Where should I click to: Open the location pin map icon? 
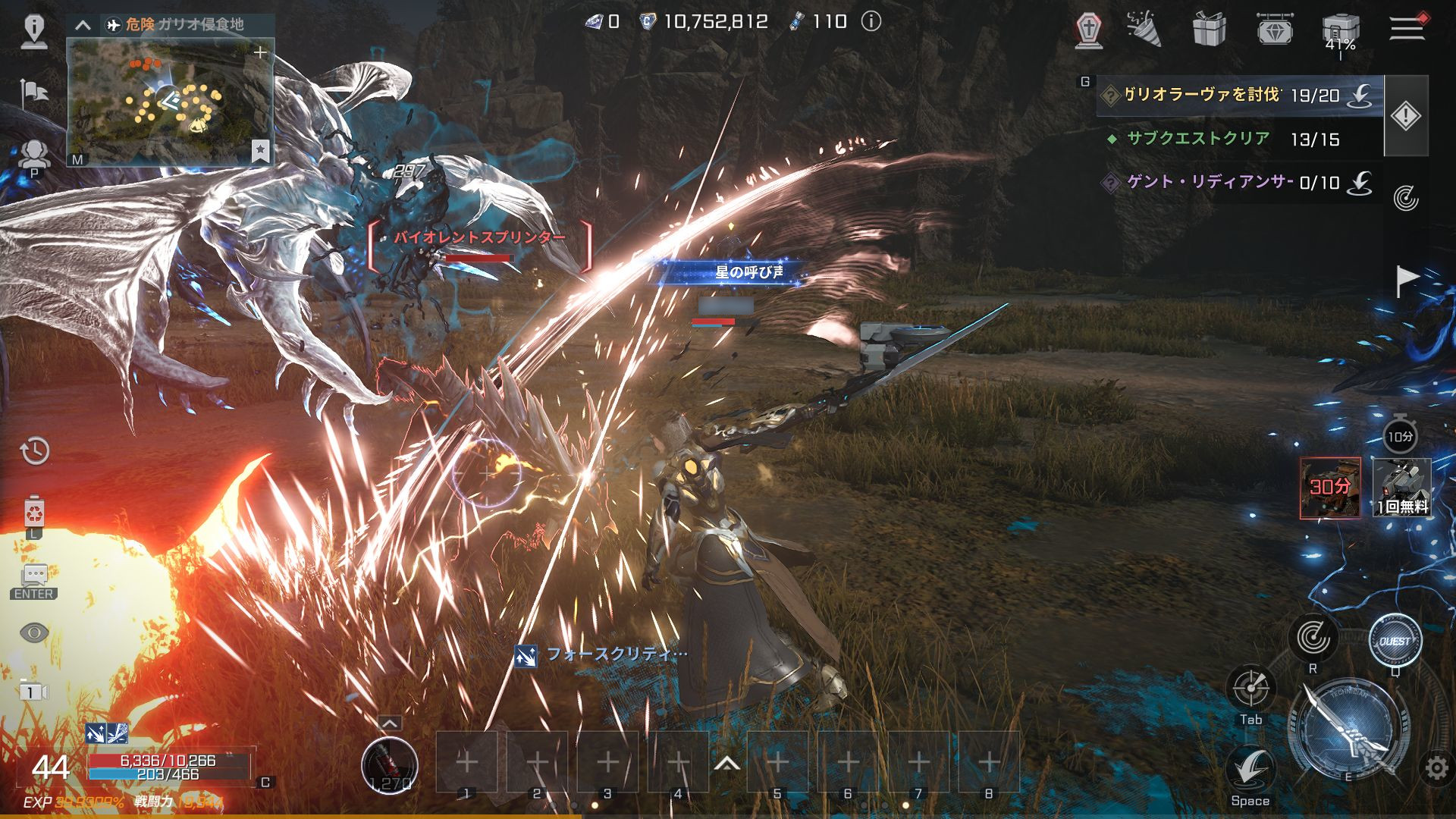tap(34, 30)
